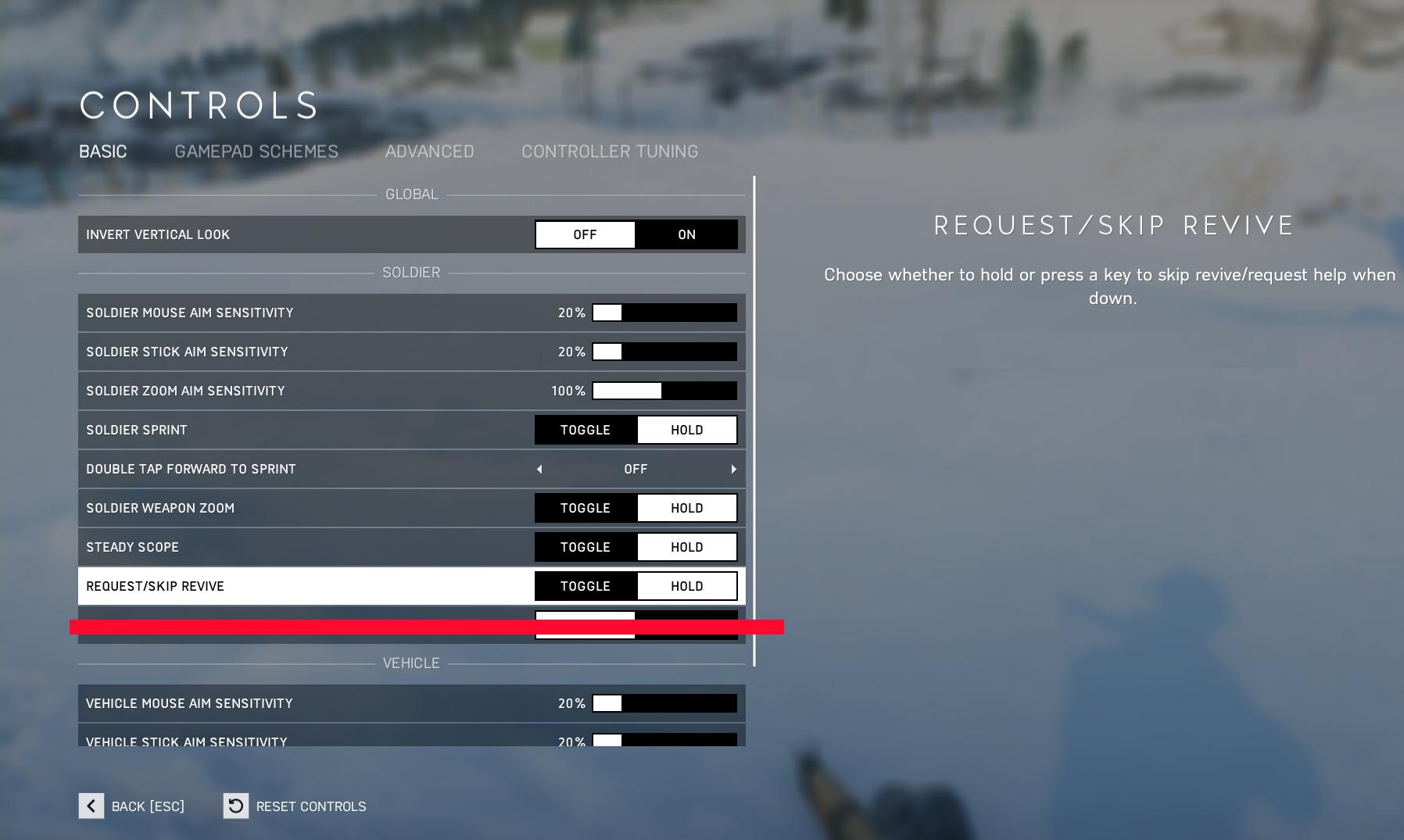The width and height of the screenshot is (1404, 840).
Task: Click the Soldier Stick Aim Sensitivity slider
Action: [664, 352]
